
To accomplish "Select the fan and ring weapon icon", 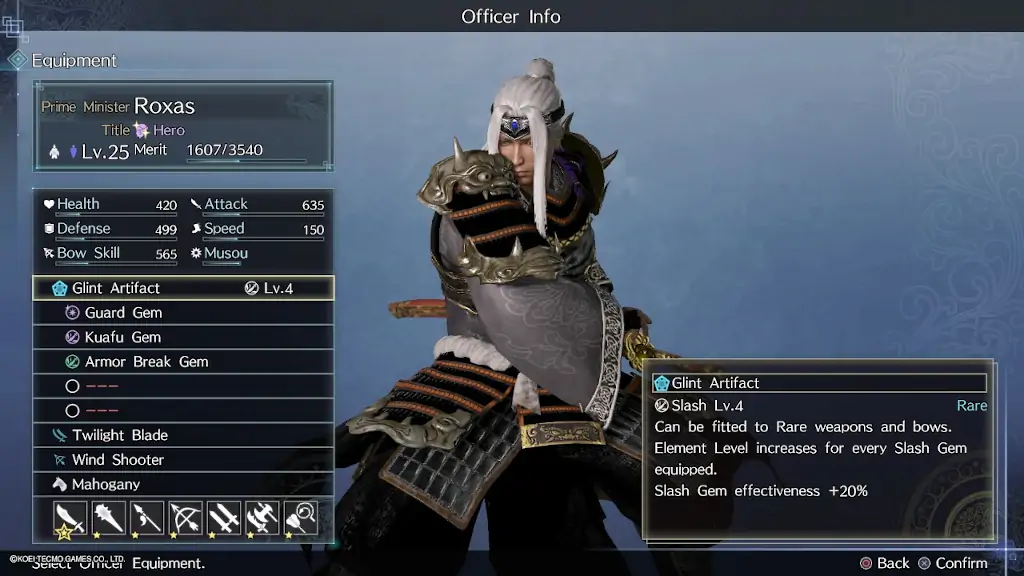I will (x=301, y=518).
